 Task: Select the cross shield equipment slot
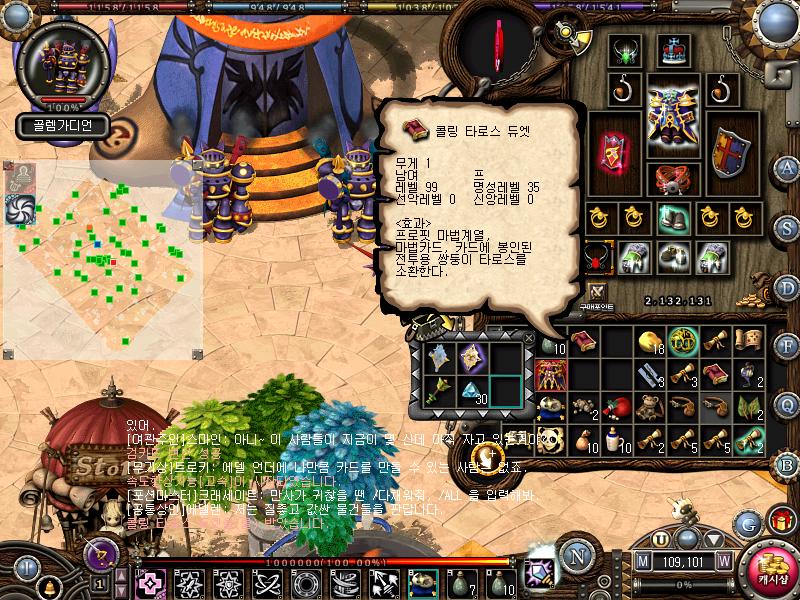(x=729, y=150)
